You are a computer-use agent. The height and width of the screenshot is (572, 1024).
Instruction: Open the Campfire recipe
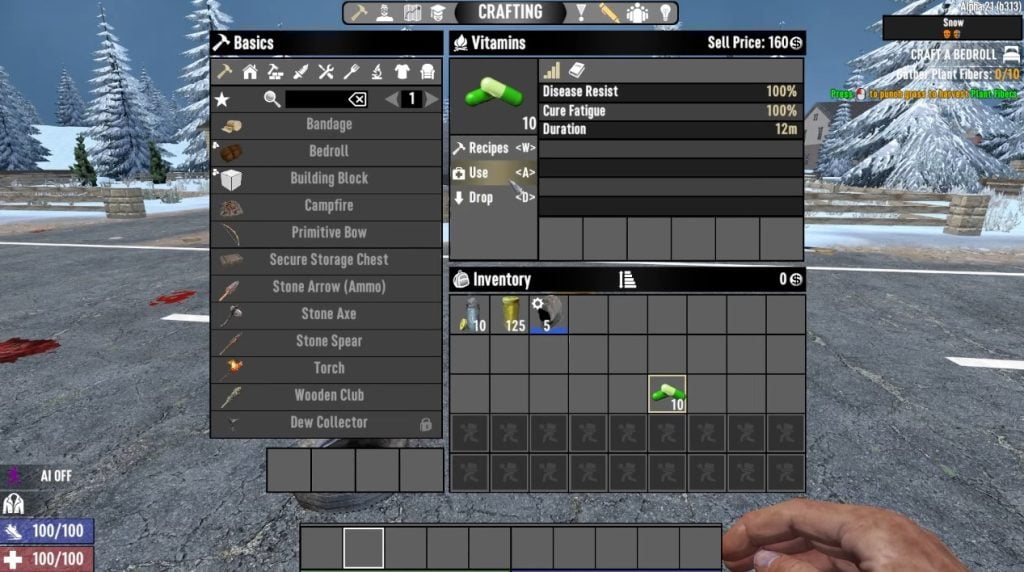[327, 206]
